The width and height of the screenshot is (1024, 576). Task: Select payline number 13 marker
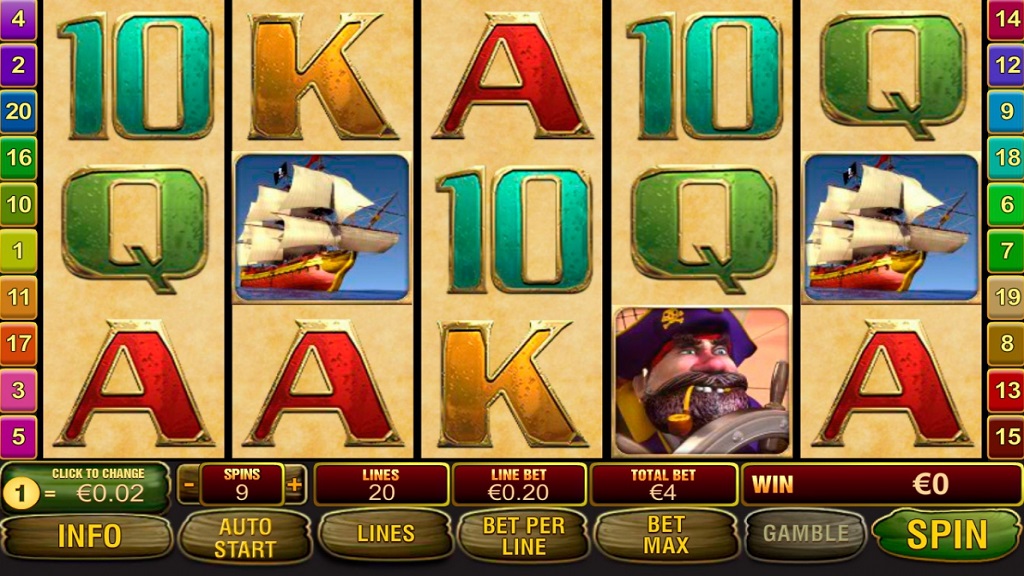tap(1006, 390)
